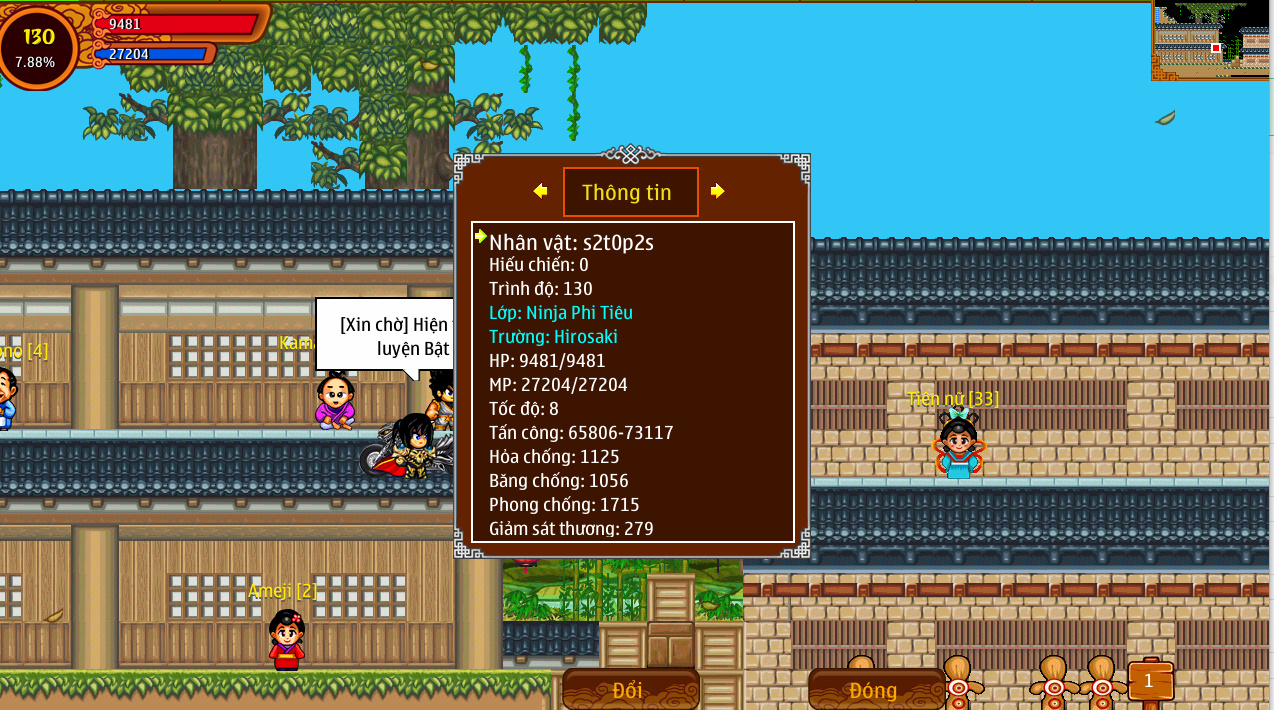The image size is (1274, 710).
Task: Go to previous tab with left yellow arrow
Action: click(540, 191)
